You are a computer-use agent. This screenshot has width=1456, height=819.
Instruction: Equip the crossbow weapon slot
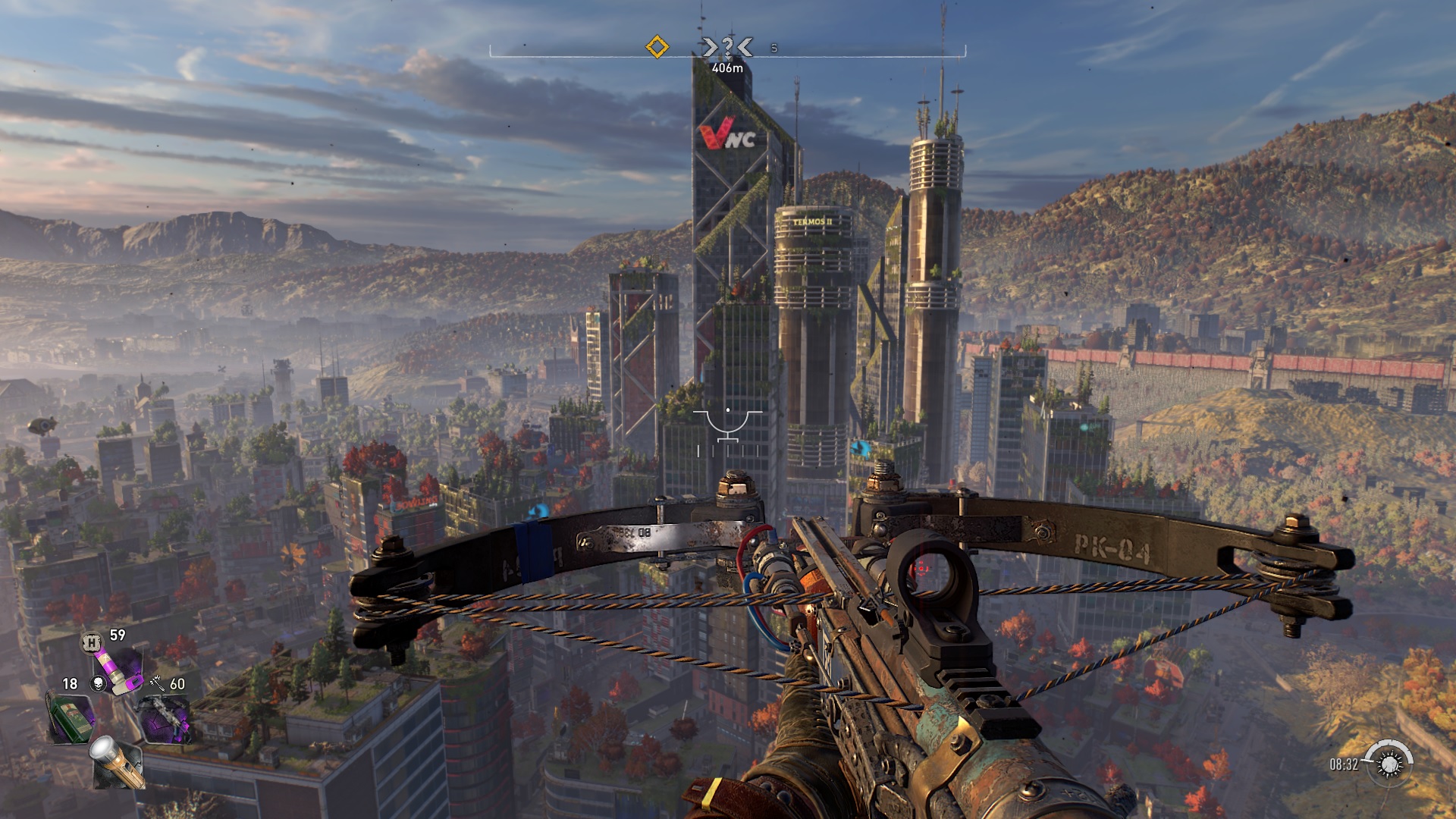point(165,717)
